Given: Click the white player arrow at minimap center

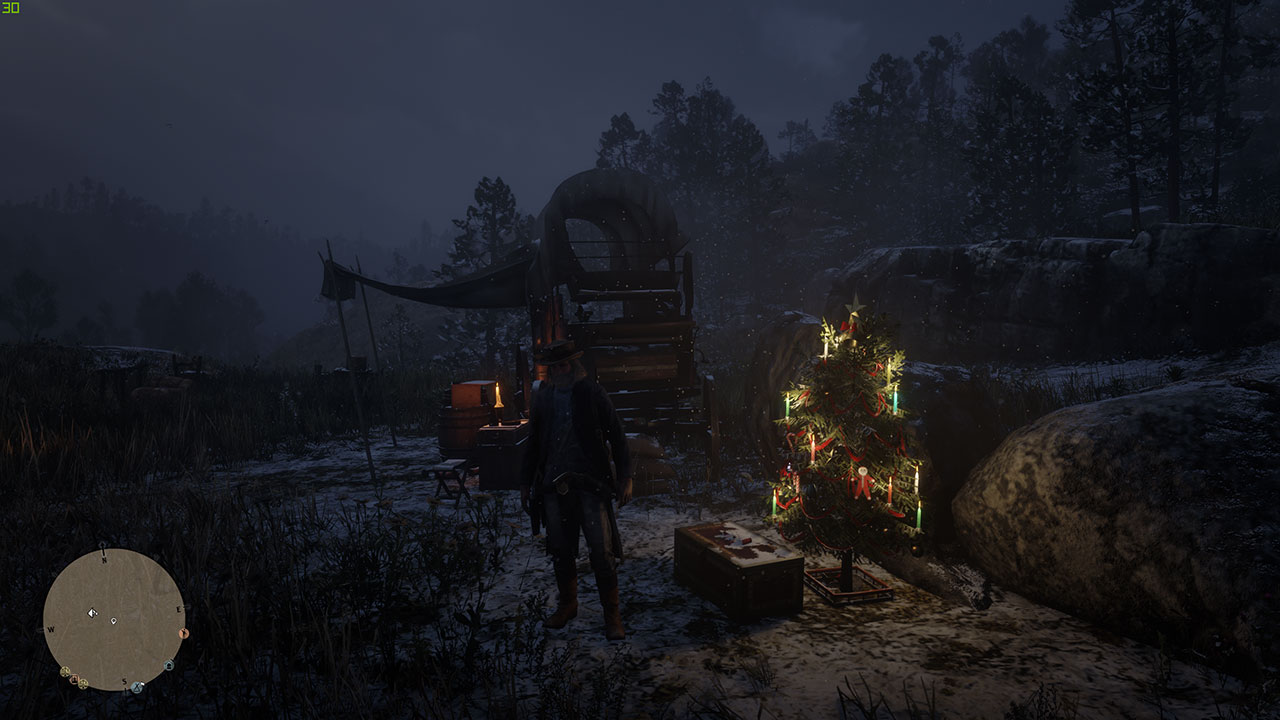Looking at the screenshot, I should pos(92,613).
